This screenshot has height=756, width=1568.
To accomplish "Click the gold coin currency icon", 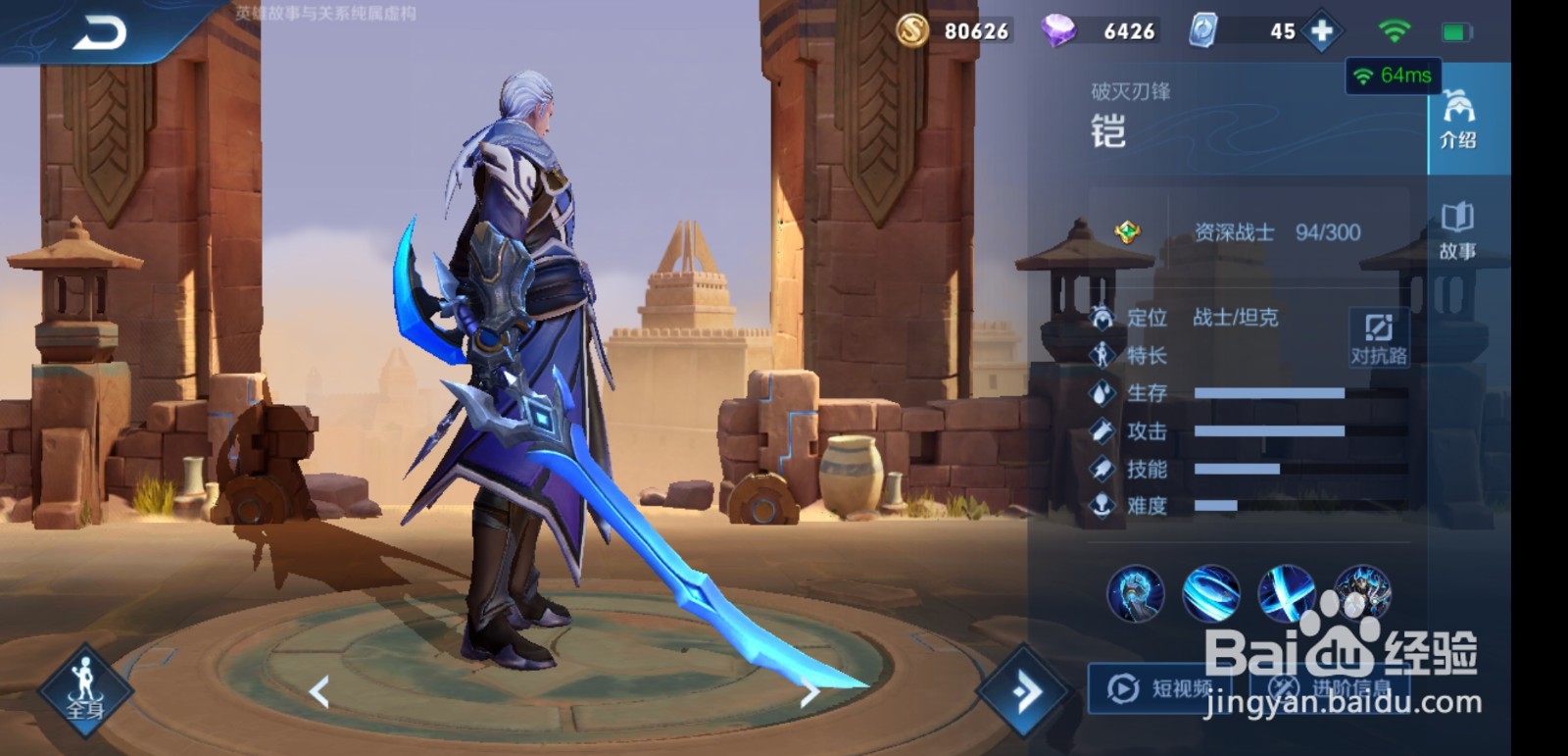I will click(x=911, y=30).
